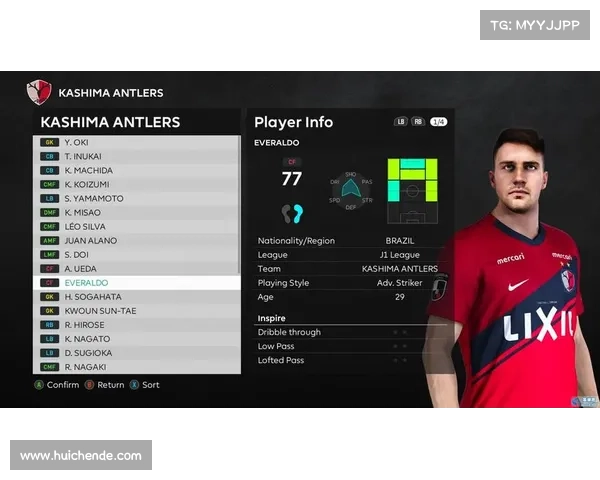Select goalkeeper Y. Oki in the list
The height and width of the screenshot is (480, 600).
coord(135,142)
